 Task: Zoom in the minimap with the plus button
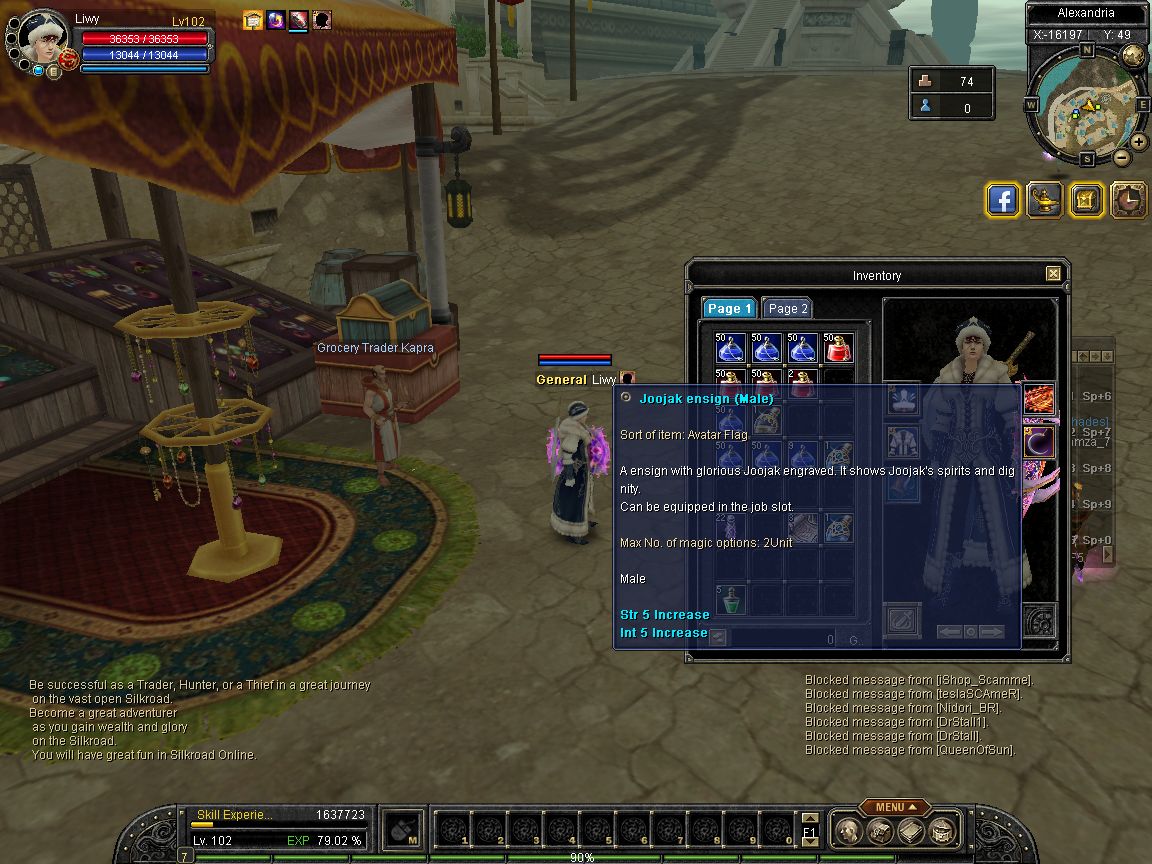coord(1139,142)
